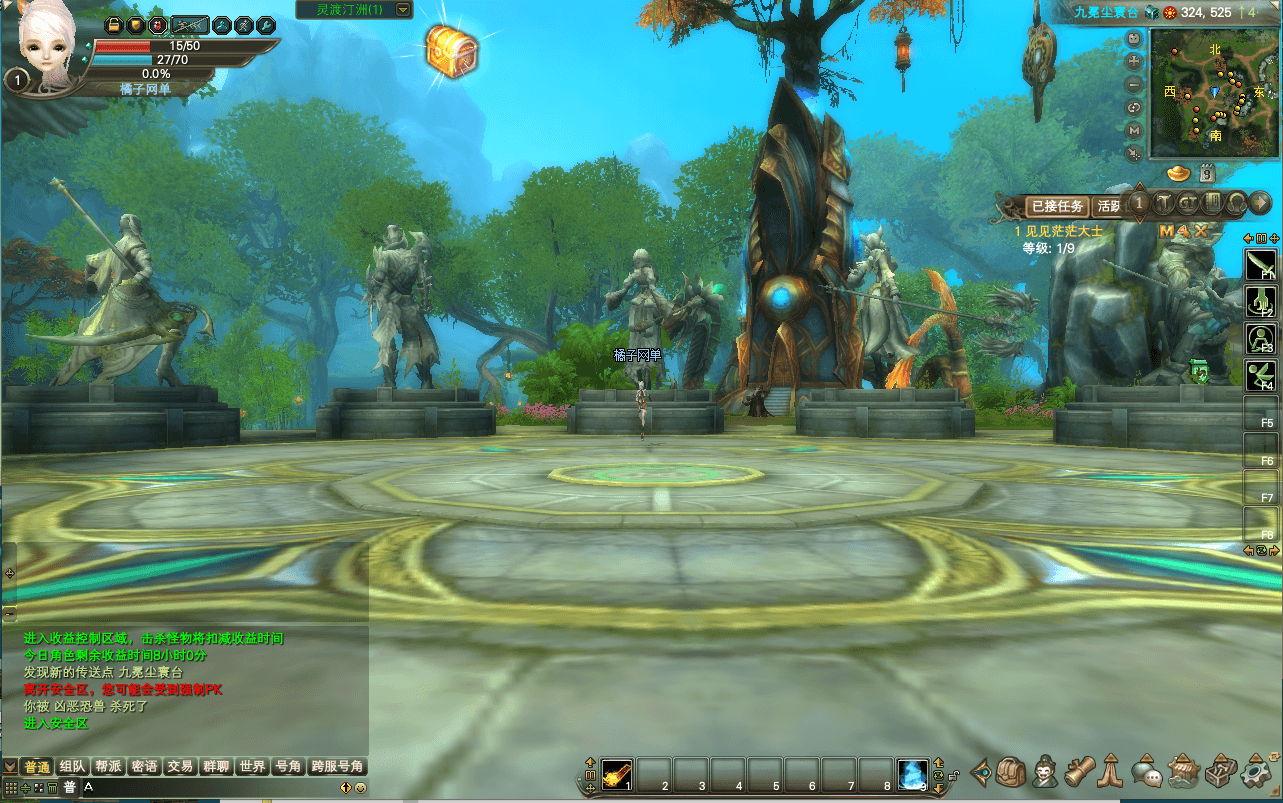Zoom out the minimap with minus button
This screenshot has height=803, width=1283.
(1134, 84)
